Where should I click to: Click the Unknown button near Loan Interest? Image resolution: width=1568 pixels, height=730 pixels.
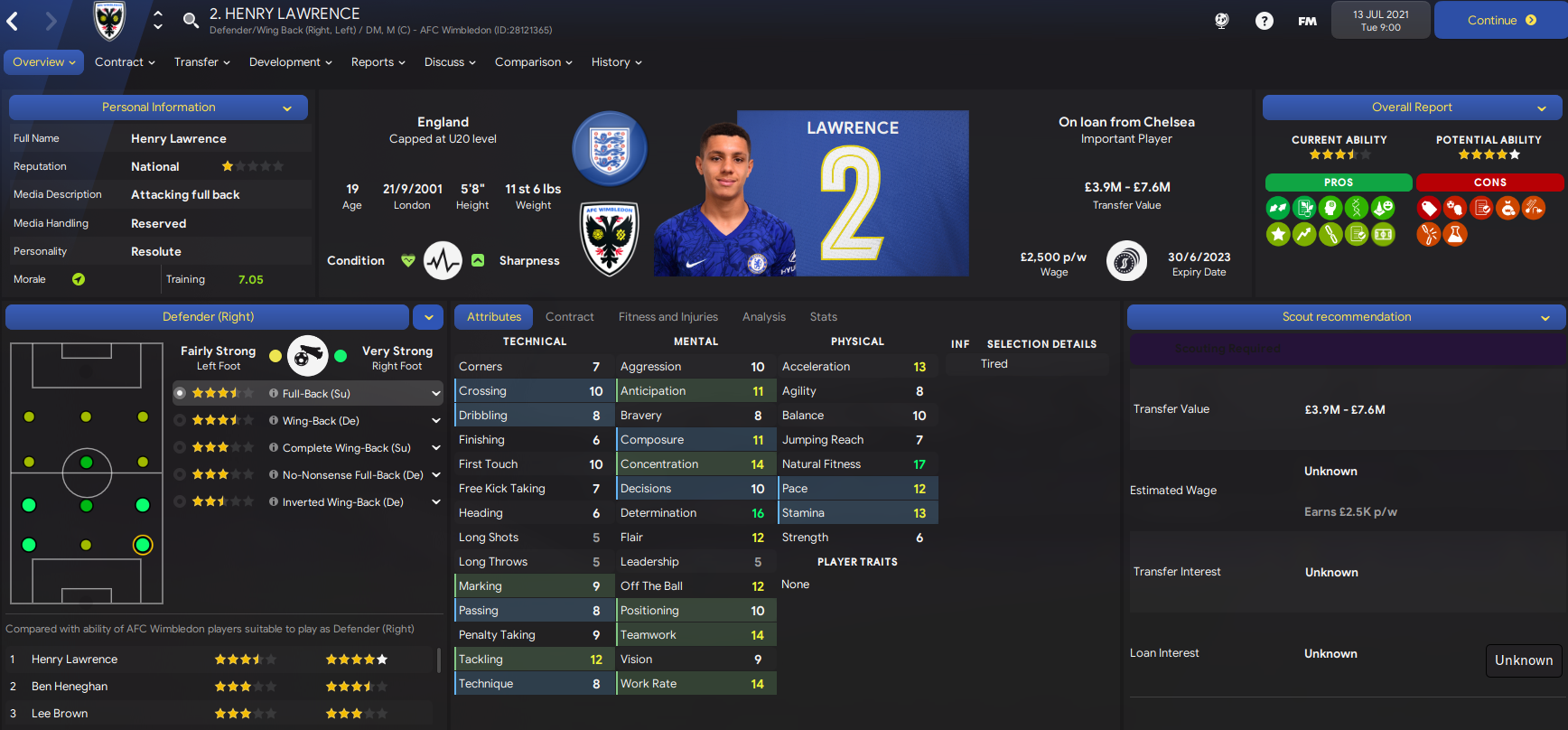click(1524, 660)
